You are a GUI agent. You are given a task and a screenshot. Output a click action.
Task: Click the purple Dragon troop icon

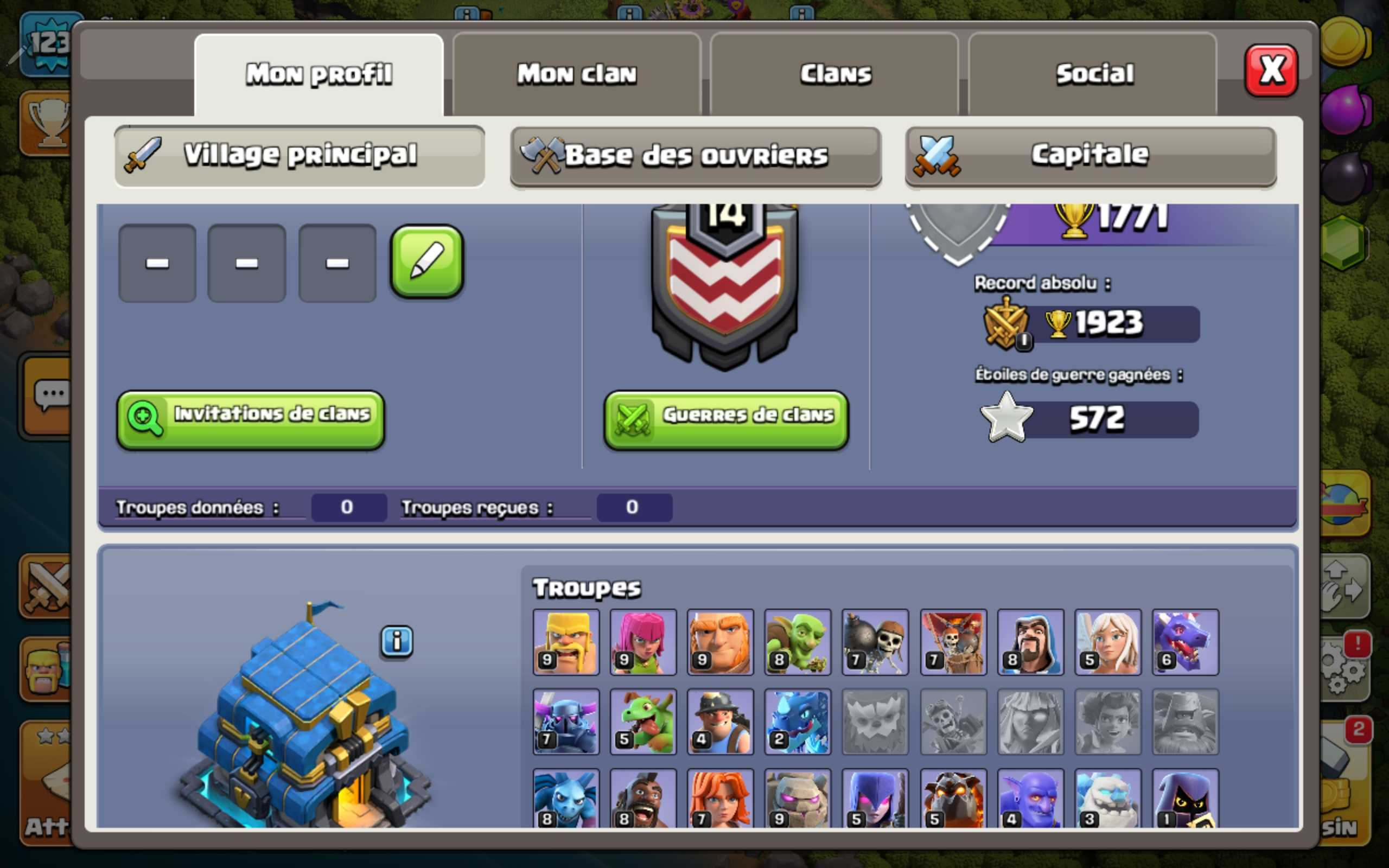tap(1185, 642)
